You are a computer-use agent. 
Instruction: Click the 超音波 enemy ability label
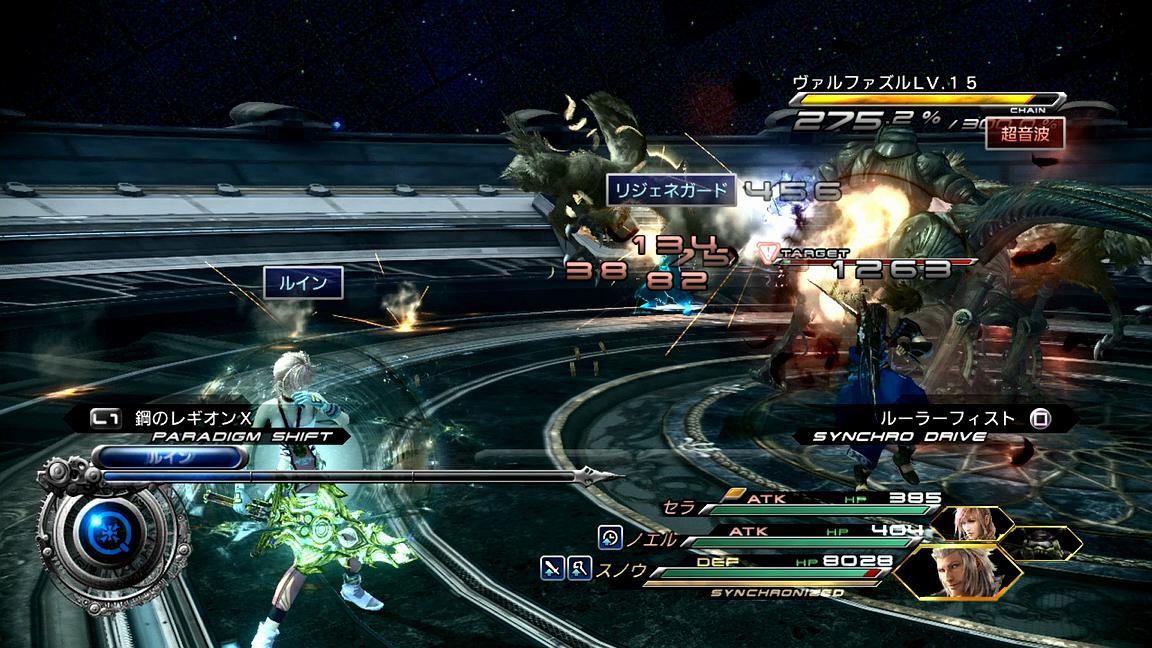[x=1024, y=133]
